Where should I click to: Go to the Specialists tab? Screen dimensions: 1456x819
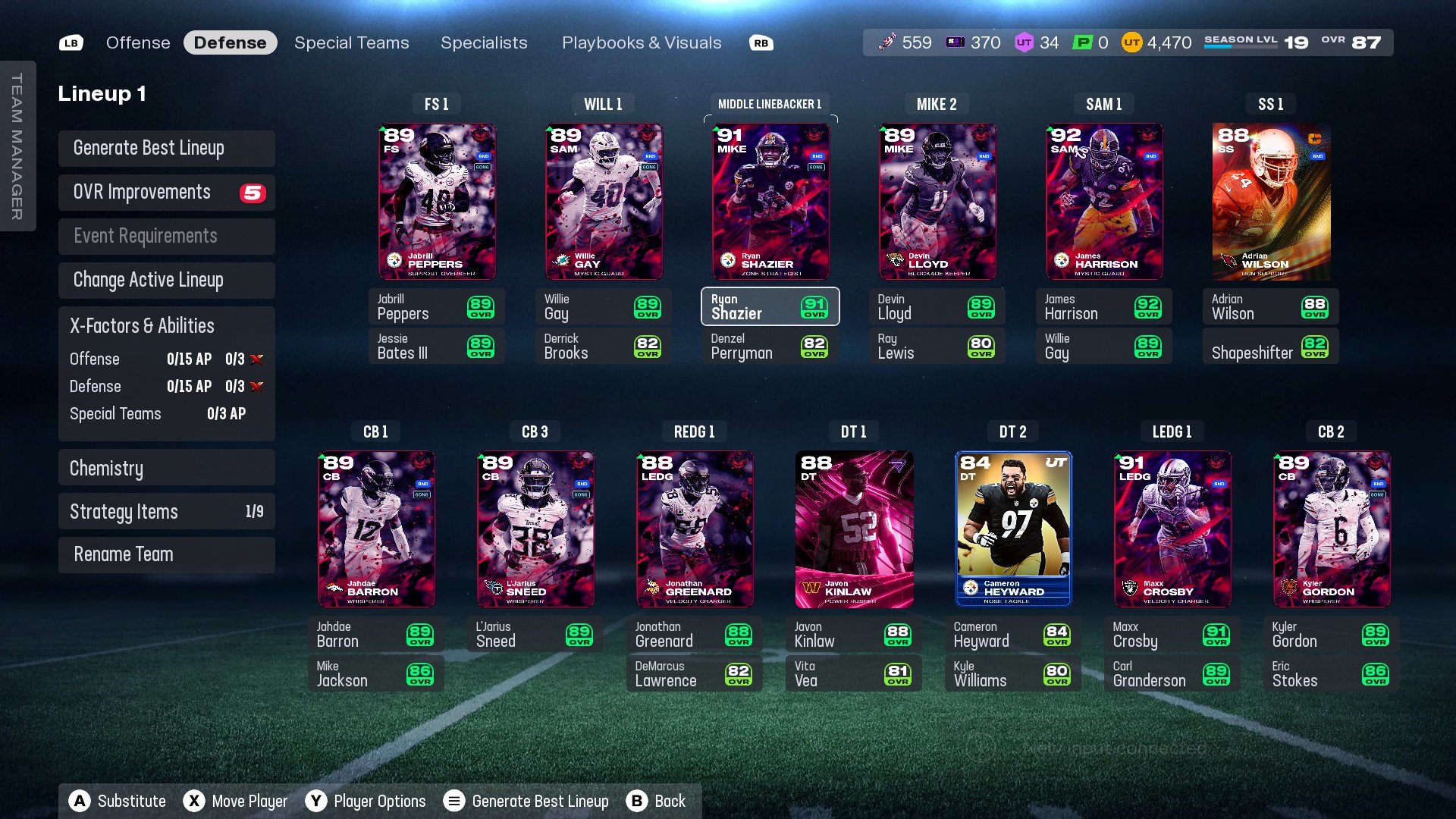coord(484,42)
